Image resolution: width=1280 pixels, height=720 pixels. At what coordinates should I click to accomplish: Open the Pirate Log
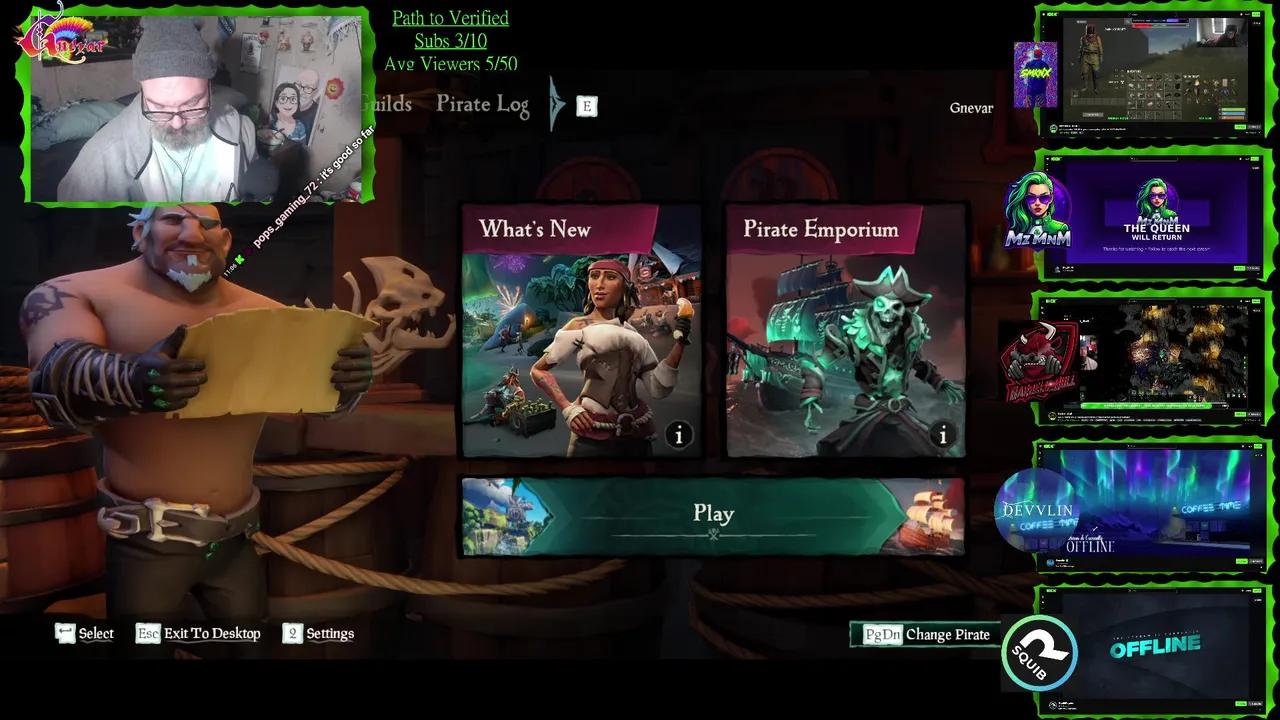tap(482, 104)
